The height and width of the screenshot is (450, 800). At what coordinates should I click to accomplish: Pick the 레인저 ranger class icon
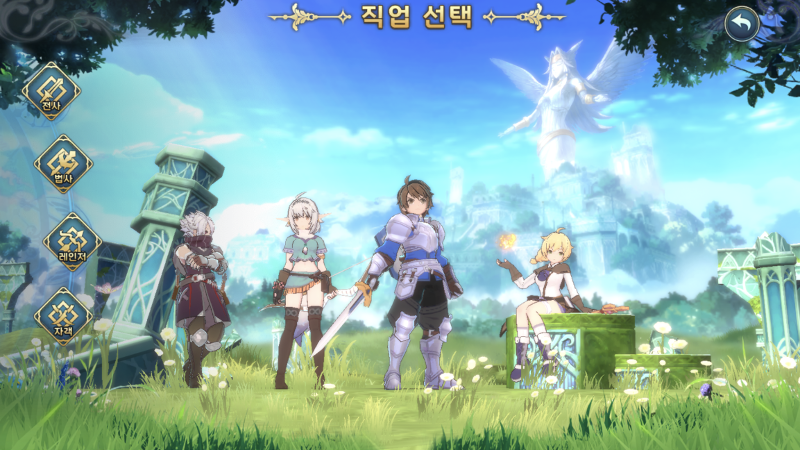tap(72, 241)
